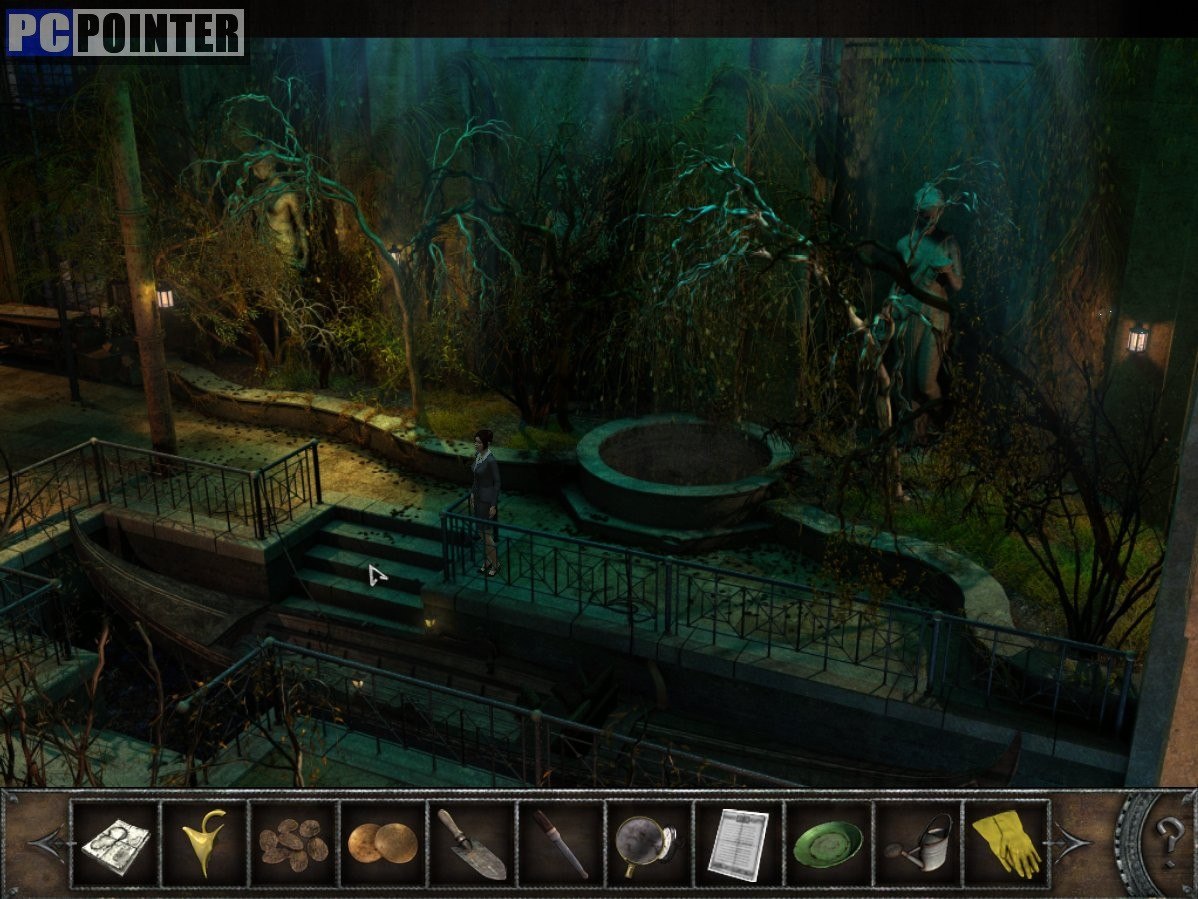Choose the metal watering can
The image size is (1198, 899).
pos(917,843)
